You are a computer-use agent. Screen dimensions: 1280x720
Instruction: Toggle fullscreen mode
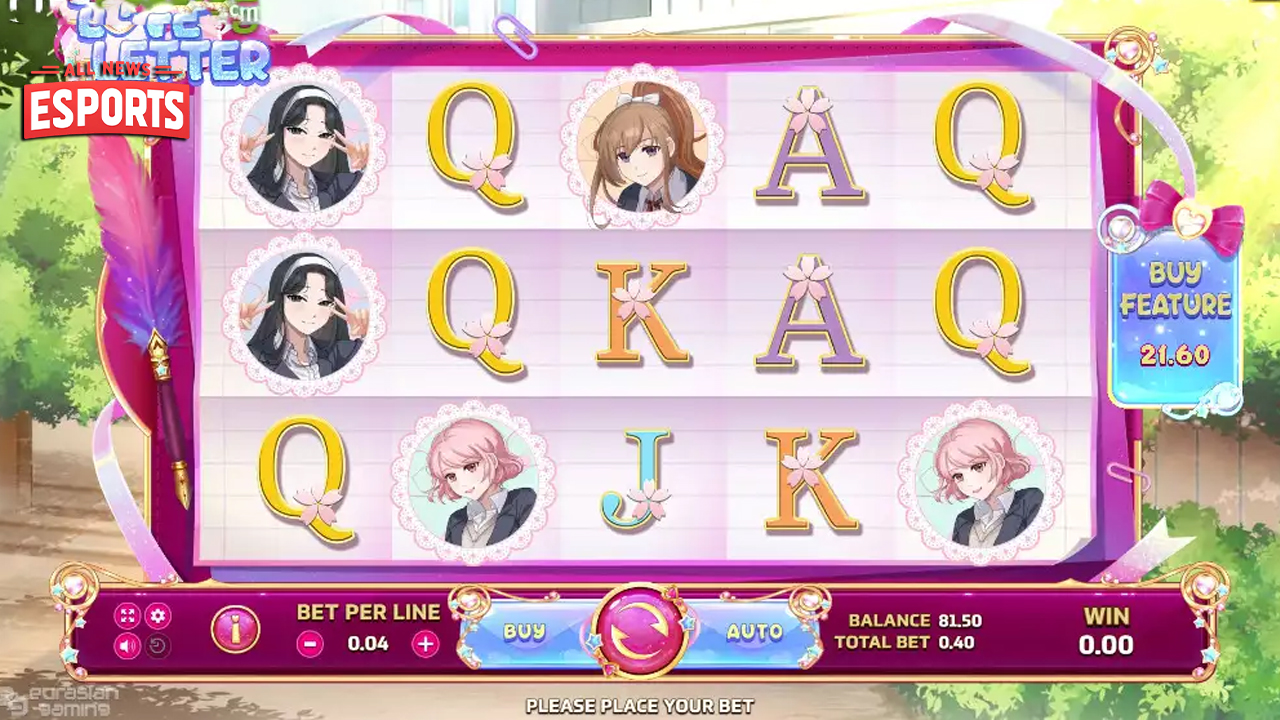(x=127, y=616)
